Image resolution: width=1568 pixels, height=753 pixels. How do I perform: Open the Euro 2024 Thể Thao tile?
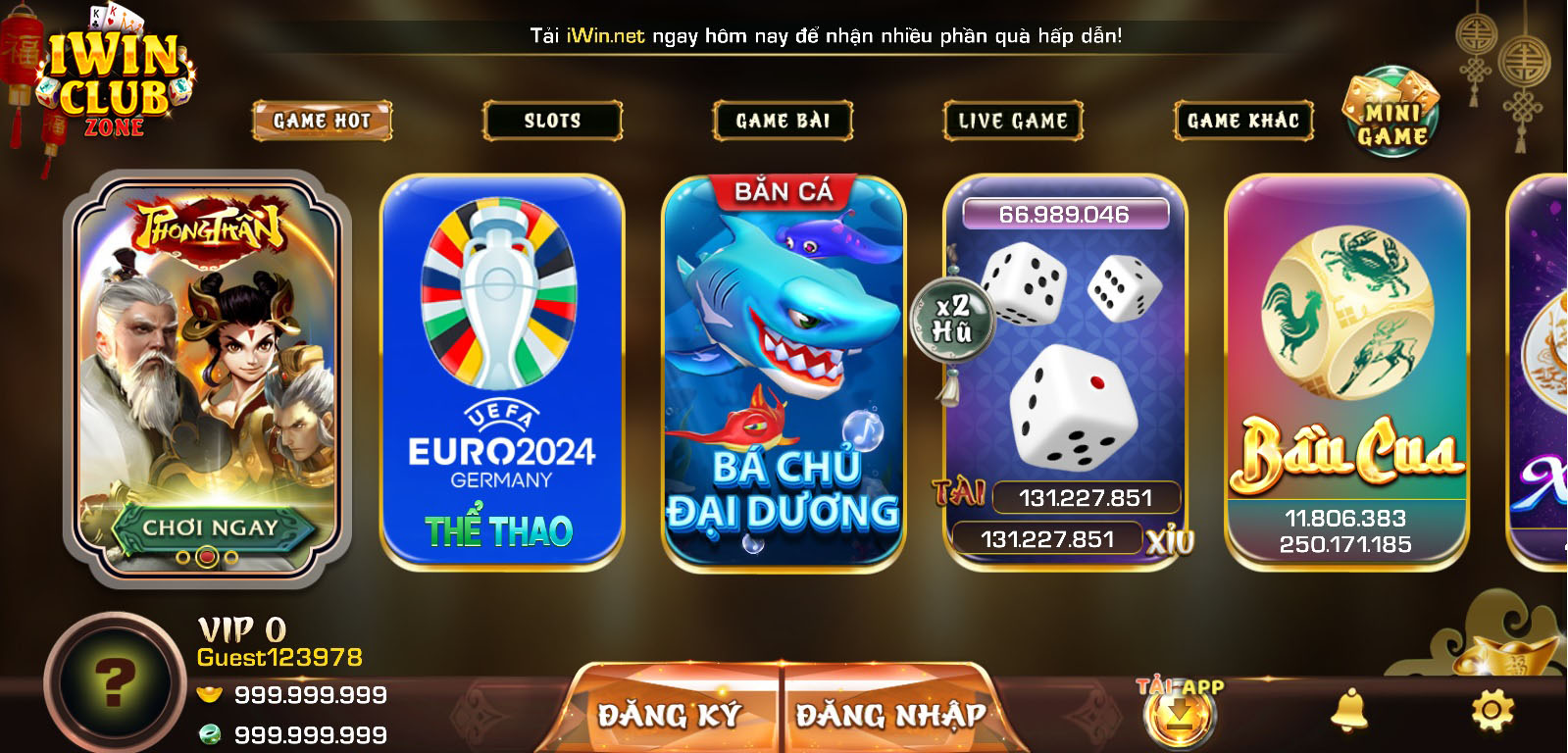pos(502,373)
